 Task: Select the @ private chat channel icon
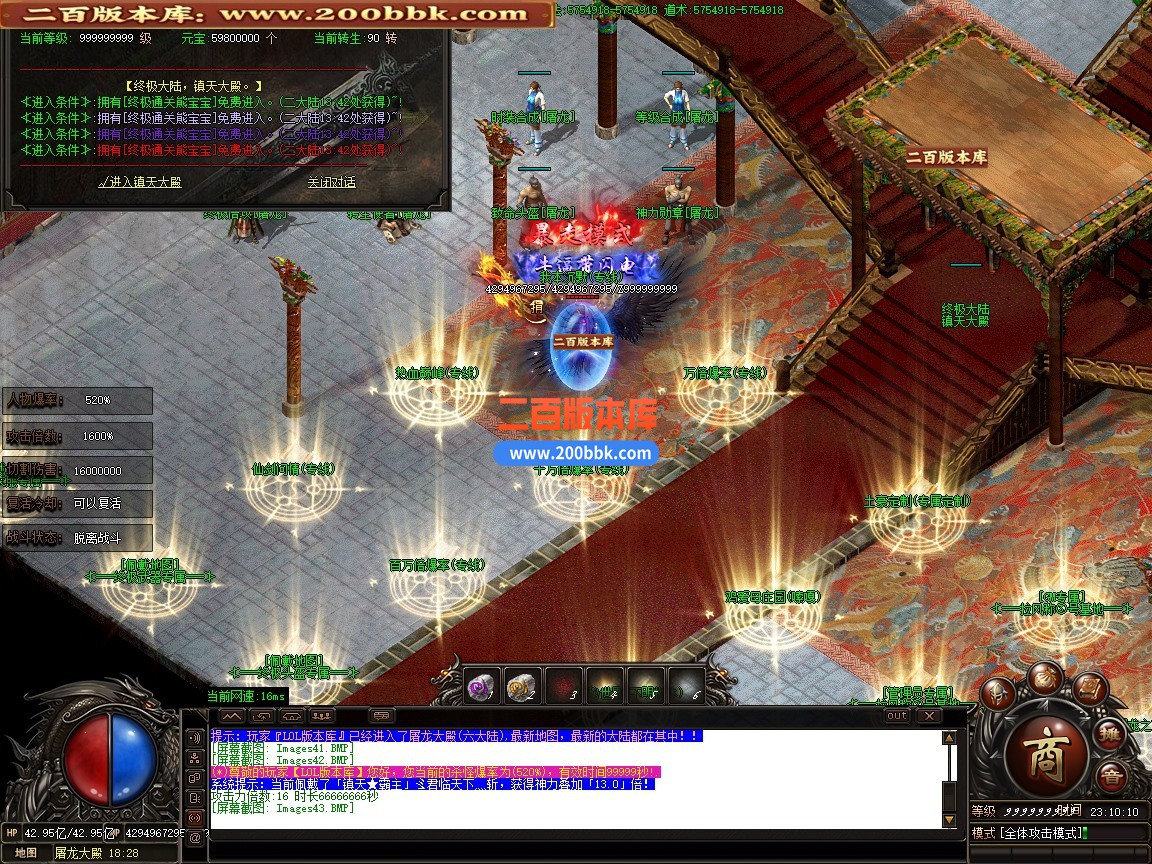click(x=195, y=838)
